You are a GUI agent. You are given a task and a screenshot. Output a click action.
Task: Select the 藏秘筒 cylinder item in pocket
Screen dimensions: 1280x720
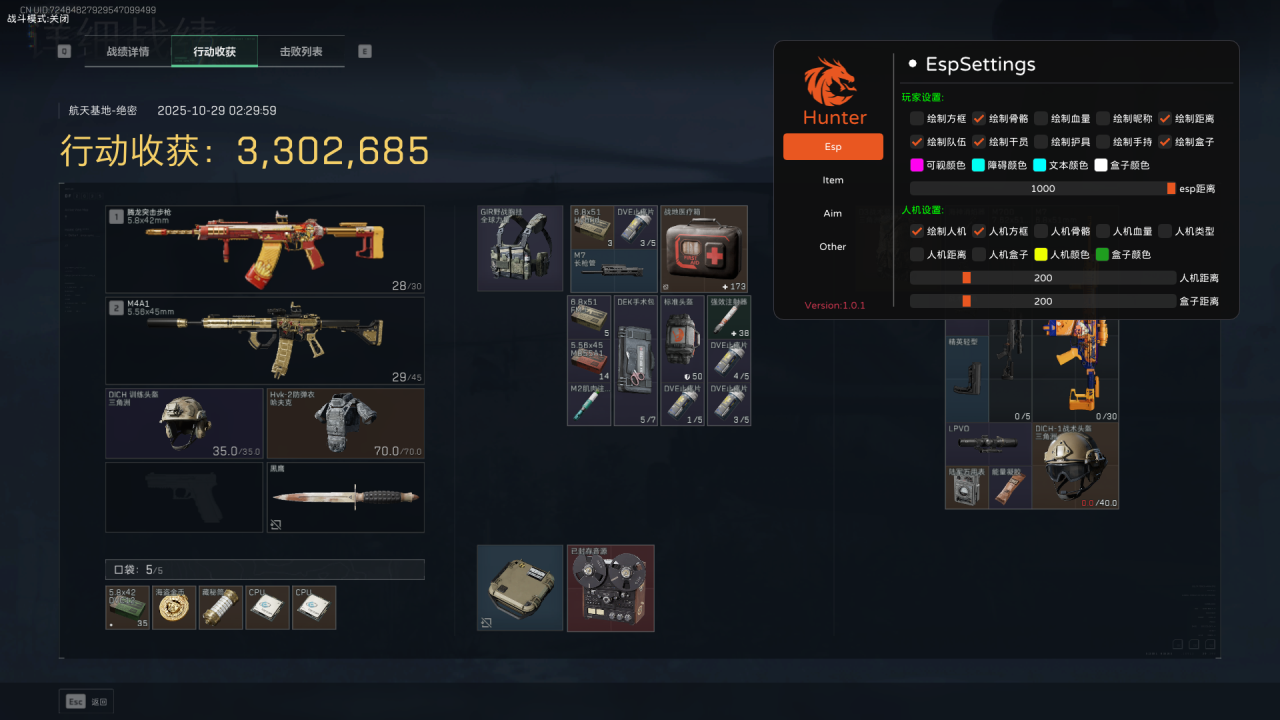[x=220, y=608]
